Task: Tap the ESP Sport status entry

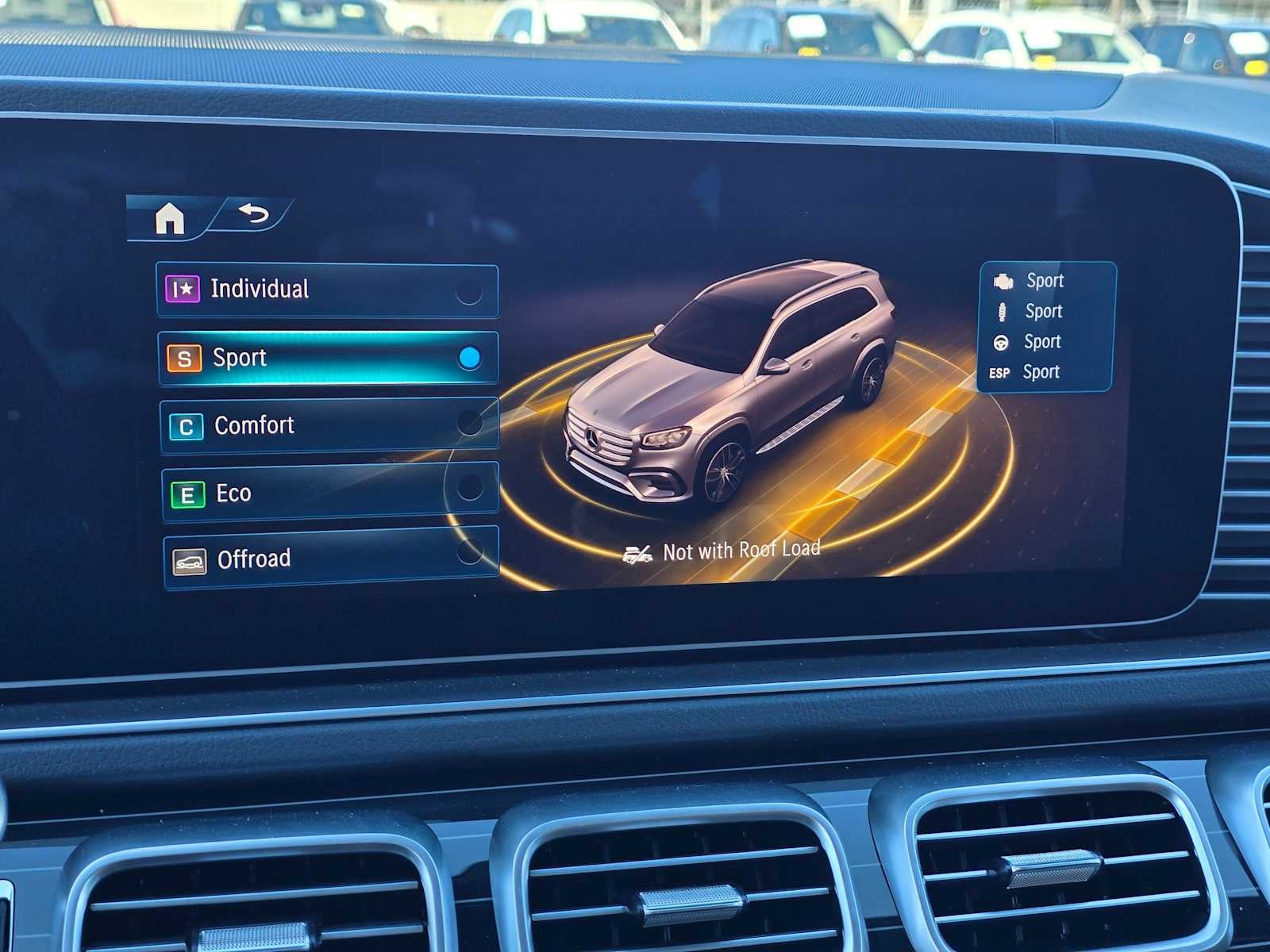Action: [x=1028, y=371]
